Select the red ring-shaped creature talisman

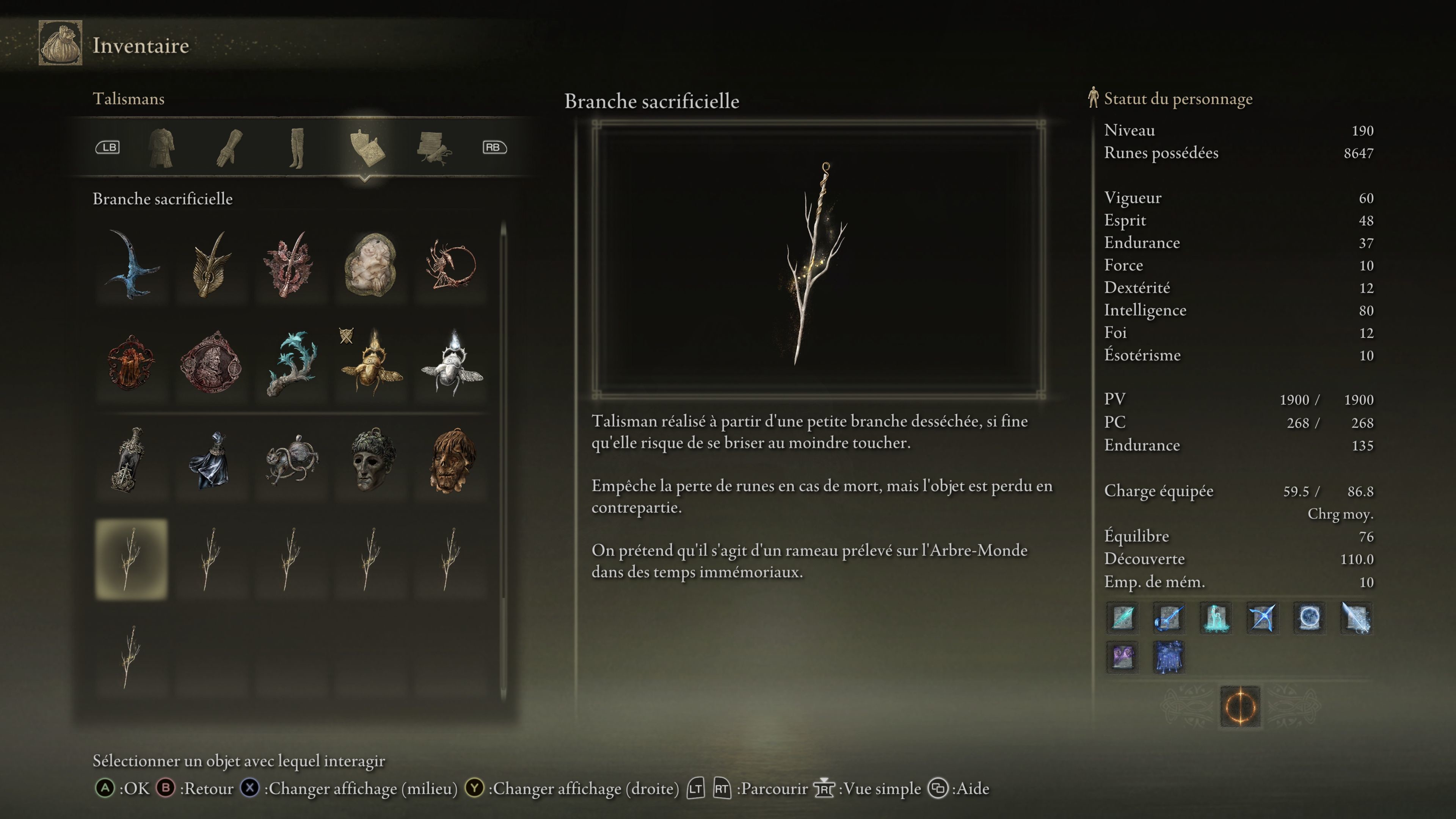point(450,265)
